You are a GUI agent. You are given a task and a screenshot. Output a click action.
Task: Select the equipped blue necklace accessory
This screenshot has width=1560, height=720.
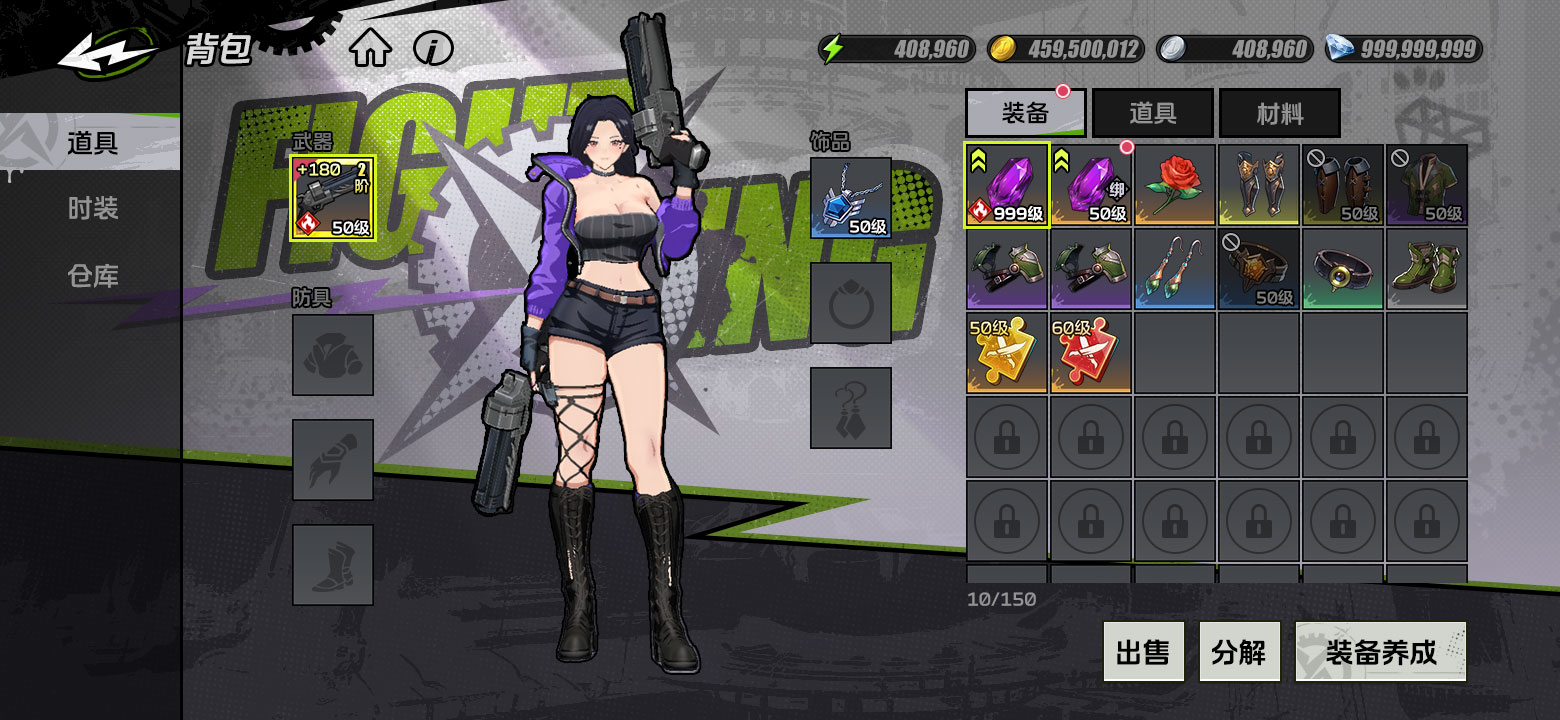click(x=850, y=197)
